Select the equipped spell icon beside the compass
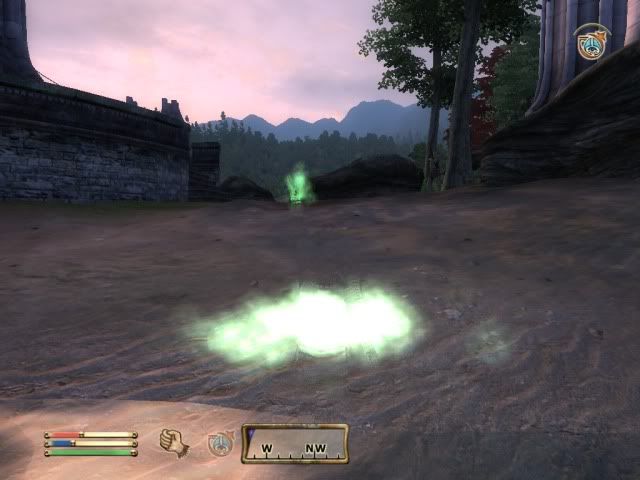640x480 pixels. (220, 443)
